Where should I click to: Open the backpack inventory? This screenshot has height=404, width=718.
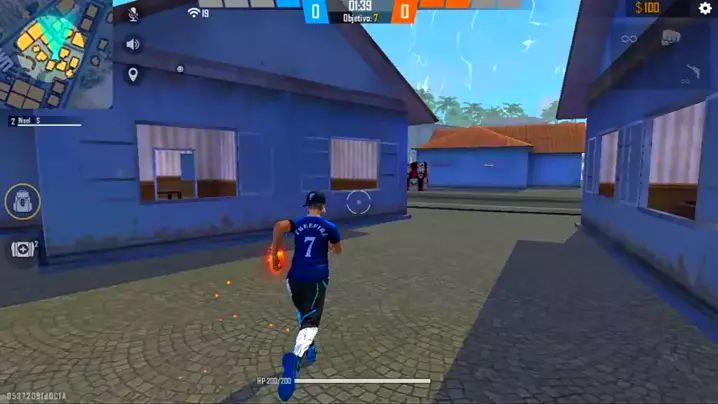(x=23, y=202)
